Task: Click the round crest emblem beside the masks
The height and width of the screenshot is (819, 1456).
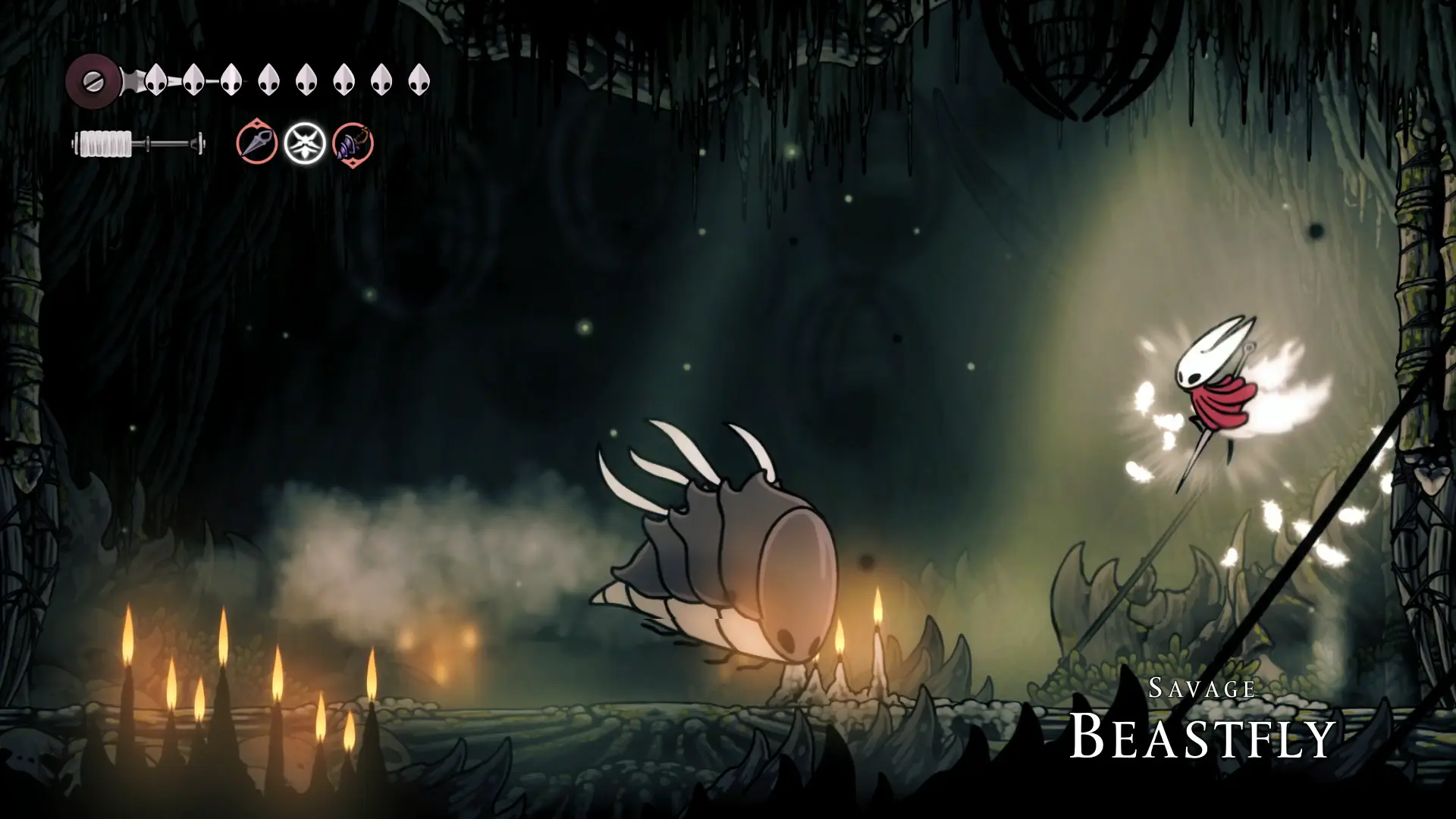Action: tap(92, 79)
